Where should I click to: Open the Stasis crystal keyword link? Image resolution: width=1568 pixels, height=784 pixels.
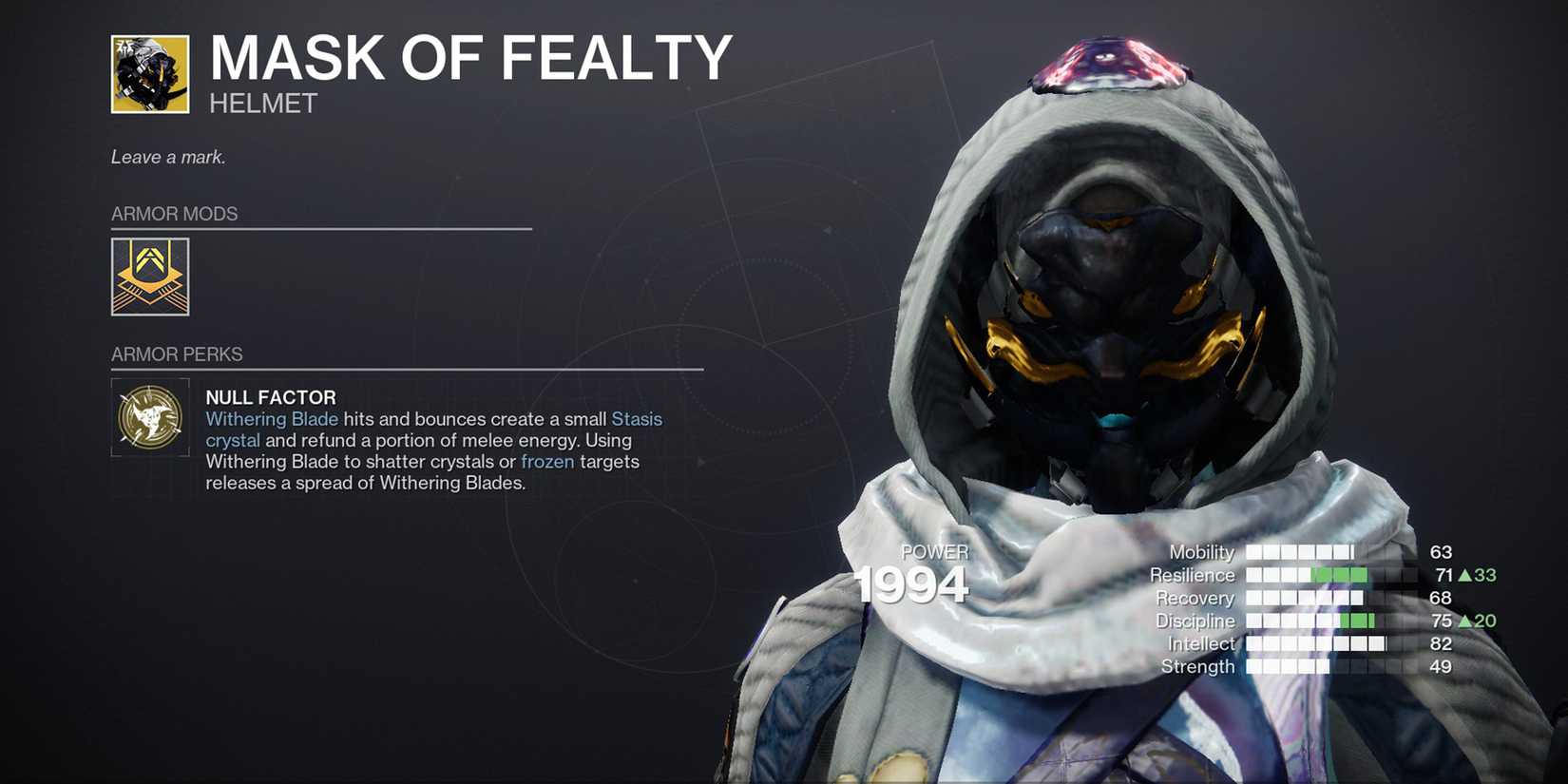coord(637,418)
